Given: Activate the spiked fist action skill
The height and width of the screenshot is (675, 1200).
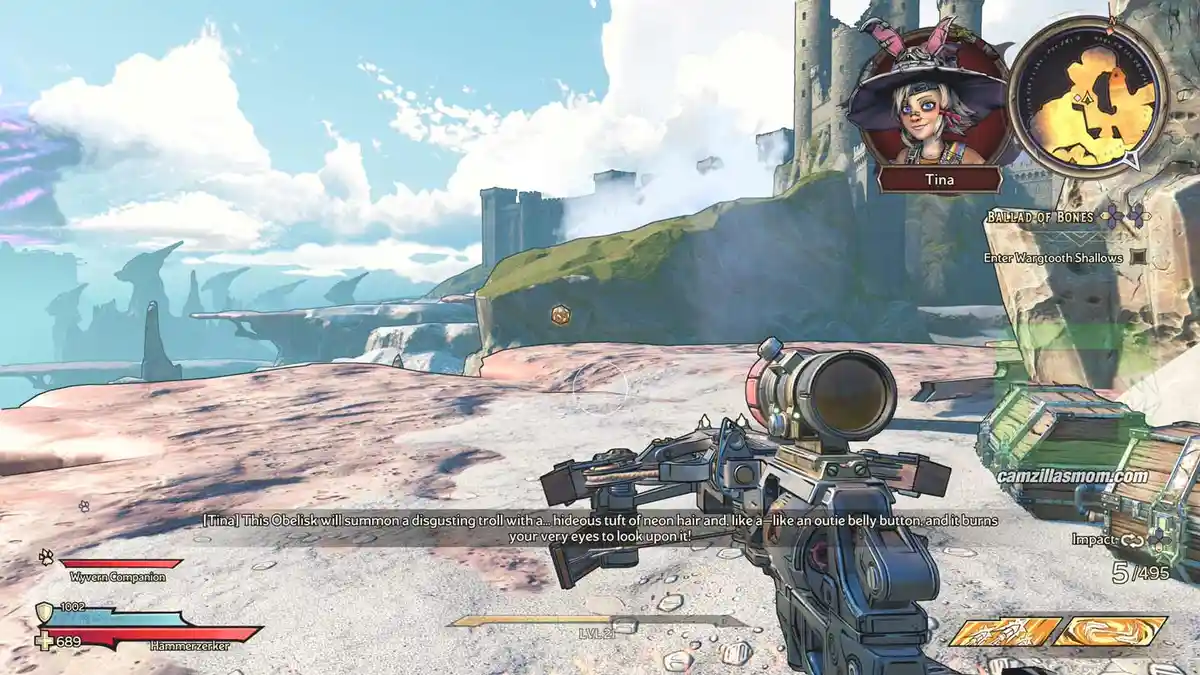Looking at the screenshot, I should coord(1005,631).
